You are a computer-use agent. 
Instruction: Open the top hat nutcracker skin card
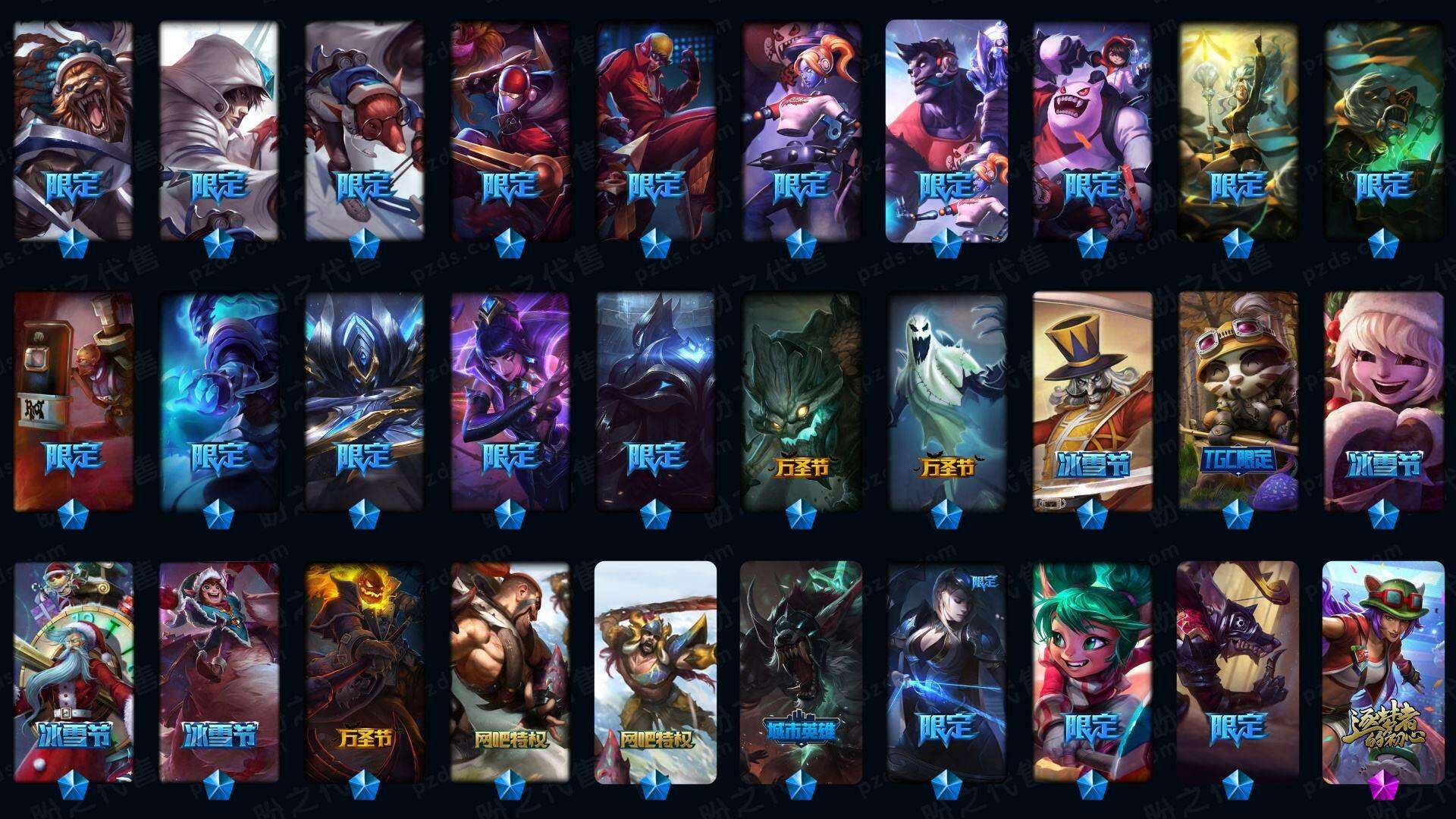click(x=1092, y=400)
